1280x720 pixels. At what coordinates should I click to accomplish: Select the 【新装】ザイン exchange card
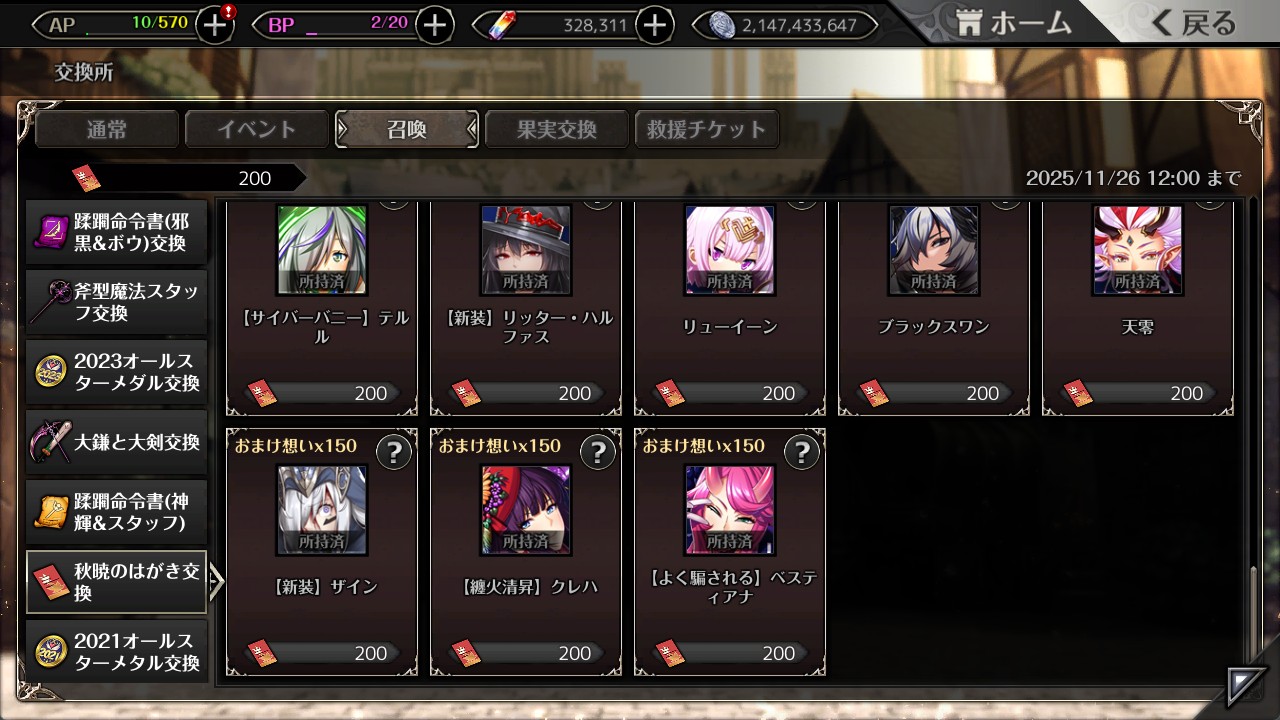pyautogui.click(x=322, y=552)
